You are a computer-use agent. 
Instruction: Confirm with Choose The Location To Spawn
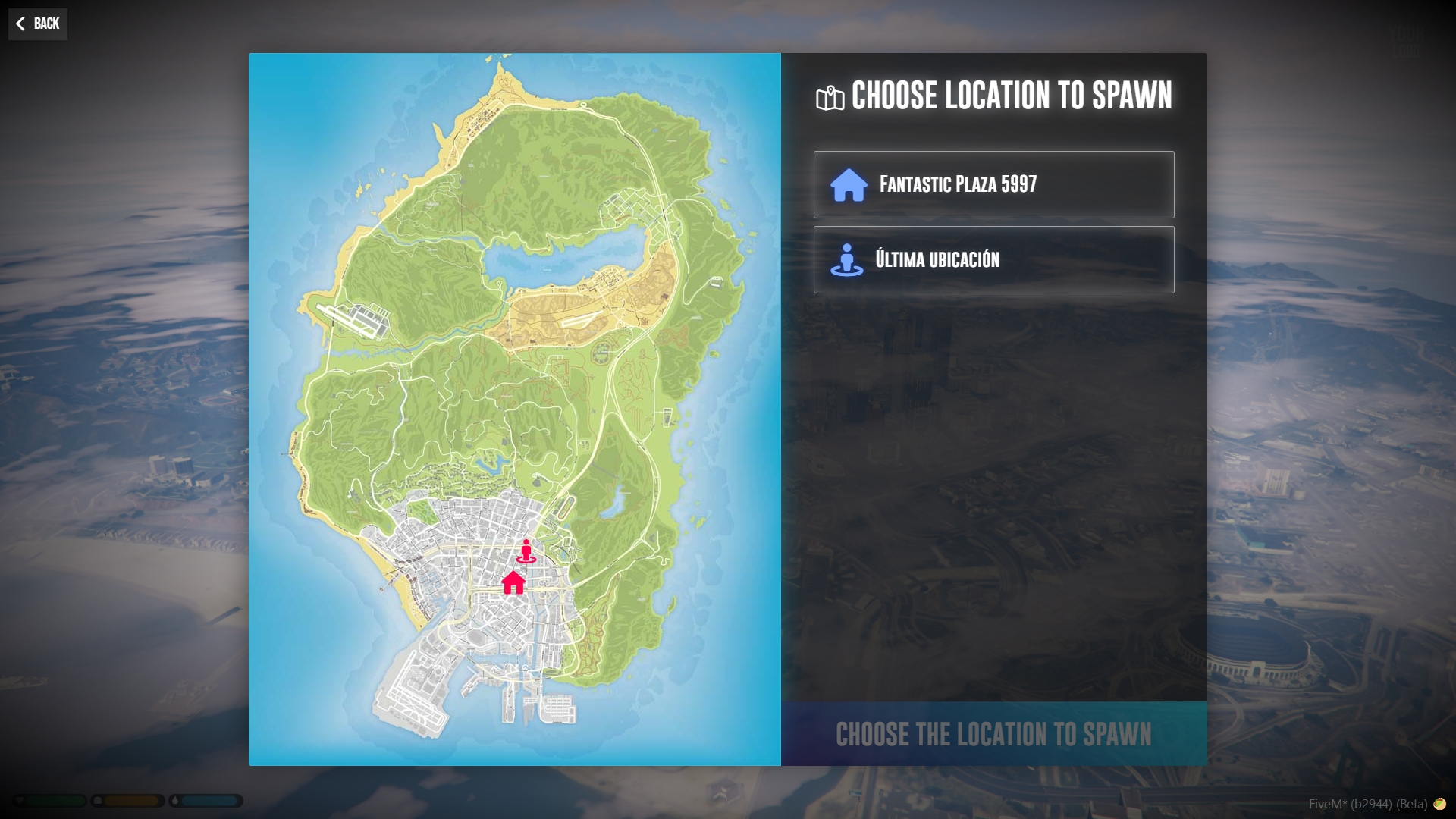(993, 734)
